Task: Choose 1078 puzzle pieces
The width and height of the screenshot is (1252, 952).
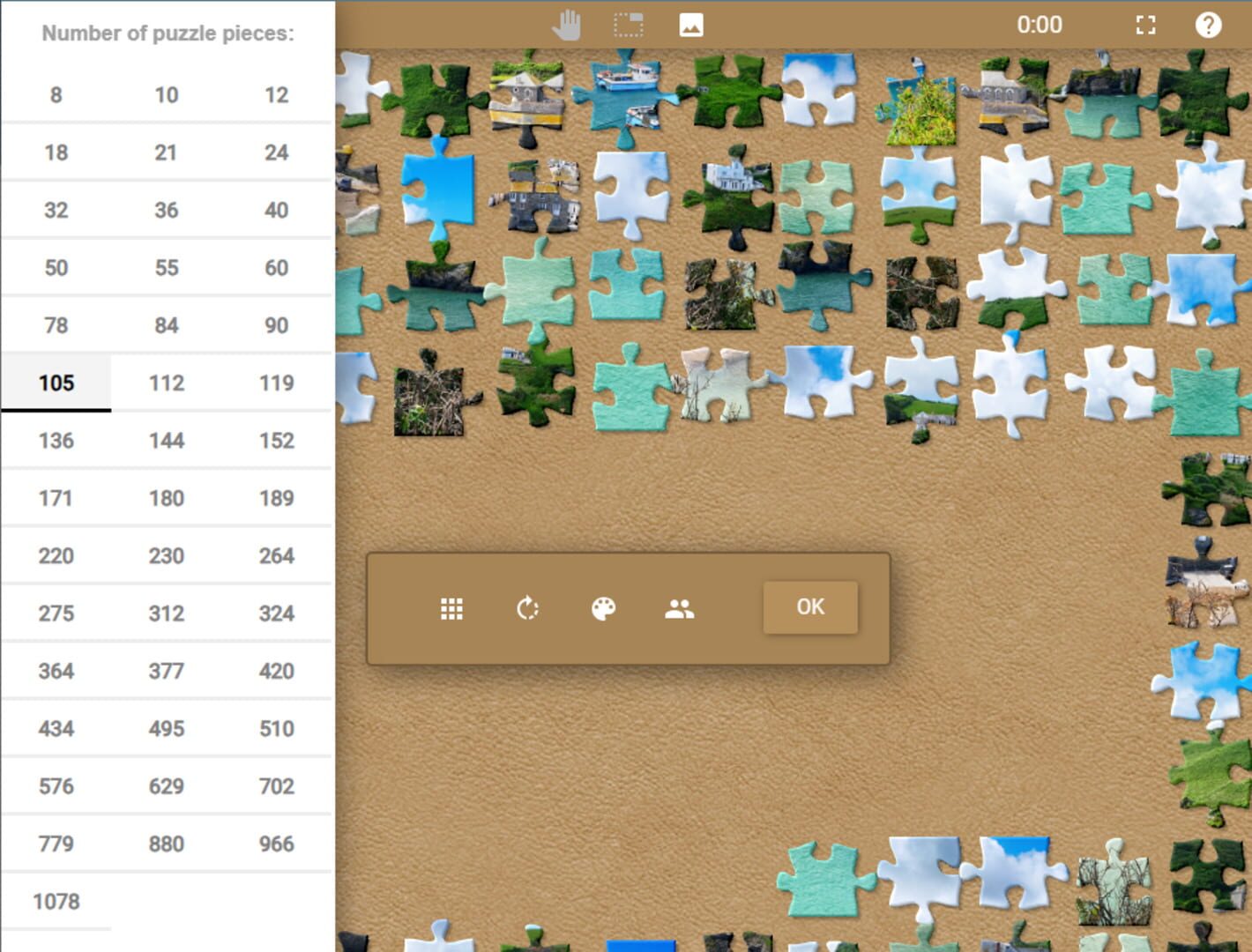Action: [56, 901]
